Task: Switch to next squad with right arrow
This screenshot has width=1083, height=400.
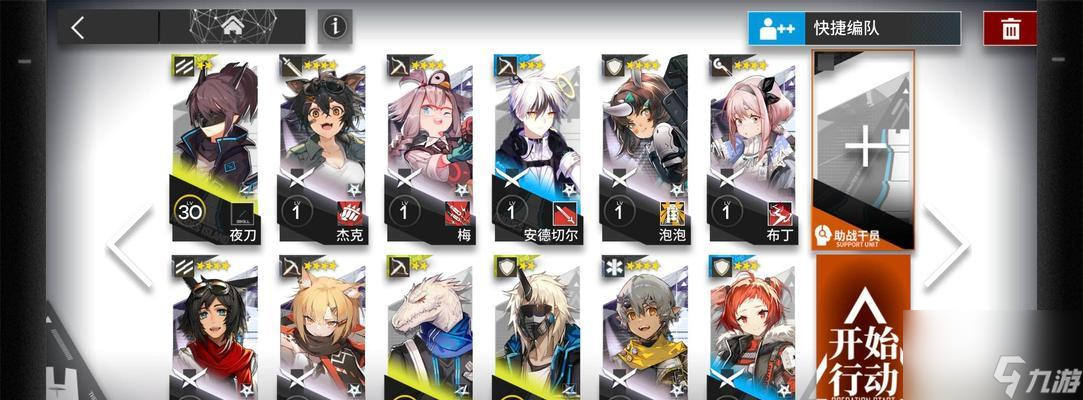Action: point(944,245)
